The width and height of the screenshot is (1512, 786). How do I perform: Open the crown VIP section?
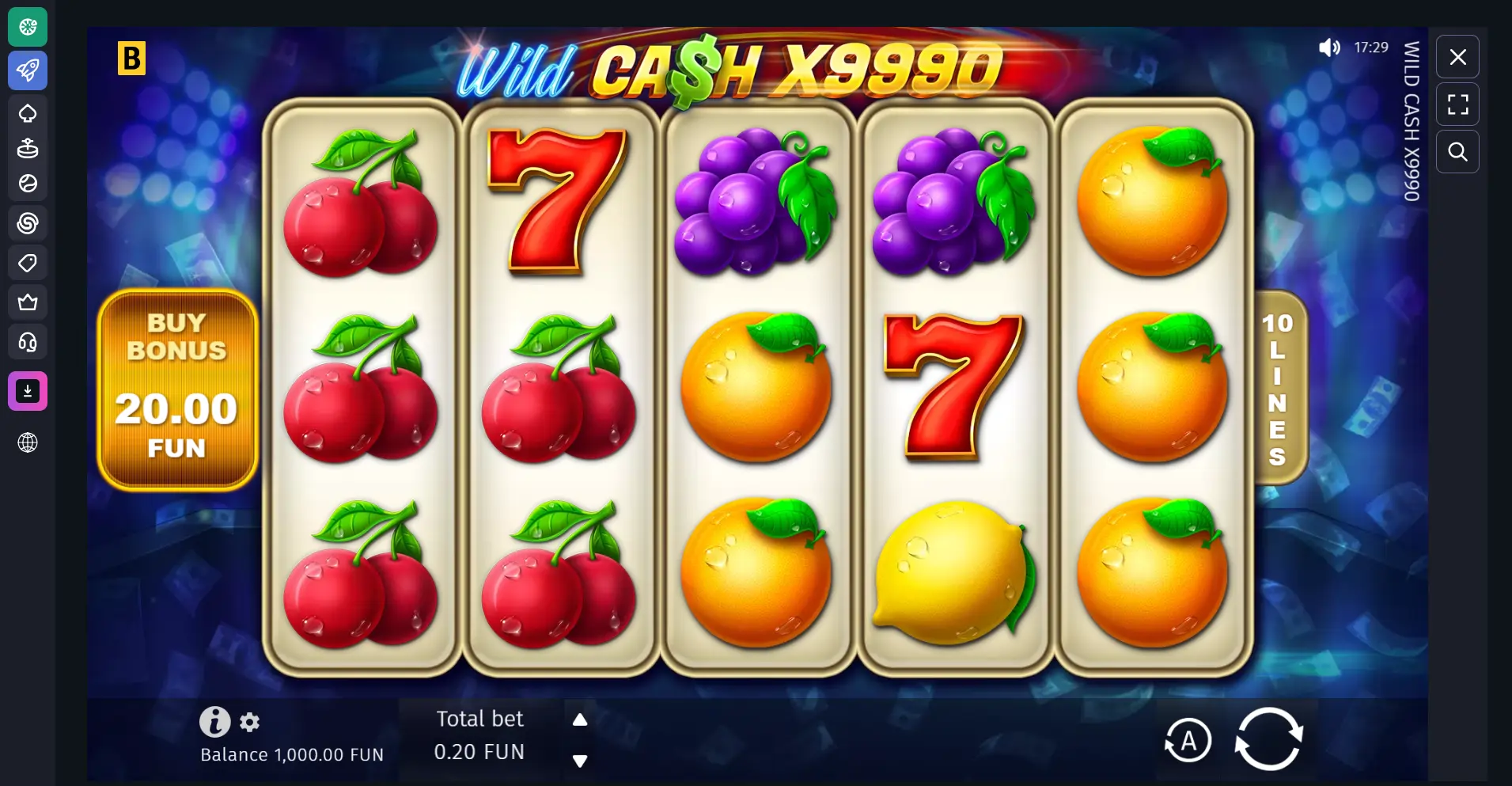pos(28,302)
